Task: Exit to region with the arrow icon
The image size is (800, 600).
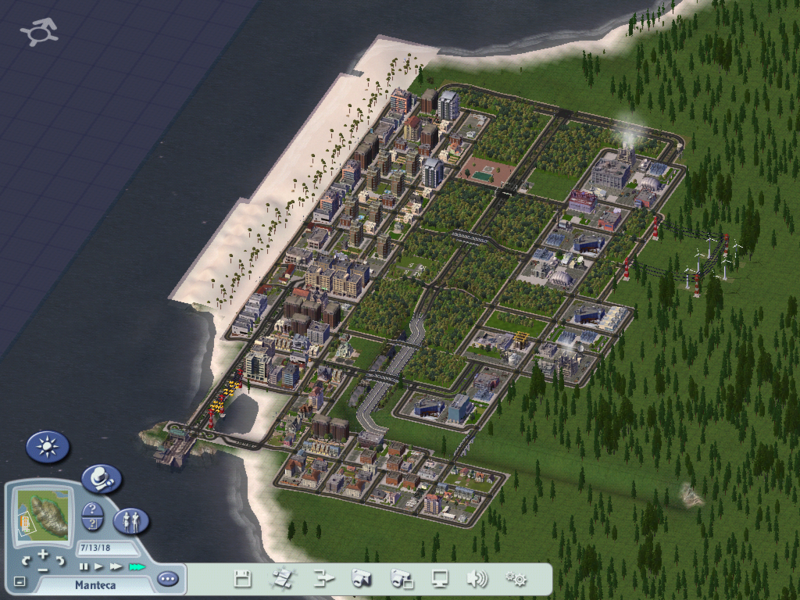Action: point(322,578)
